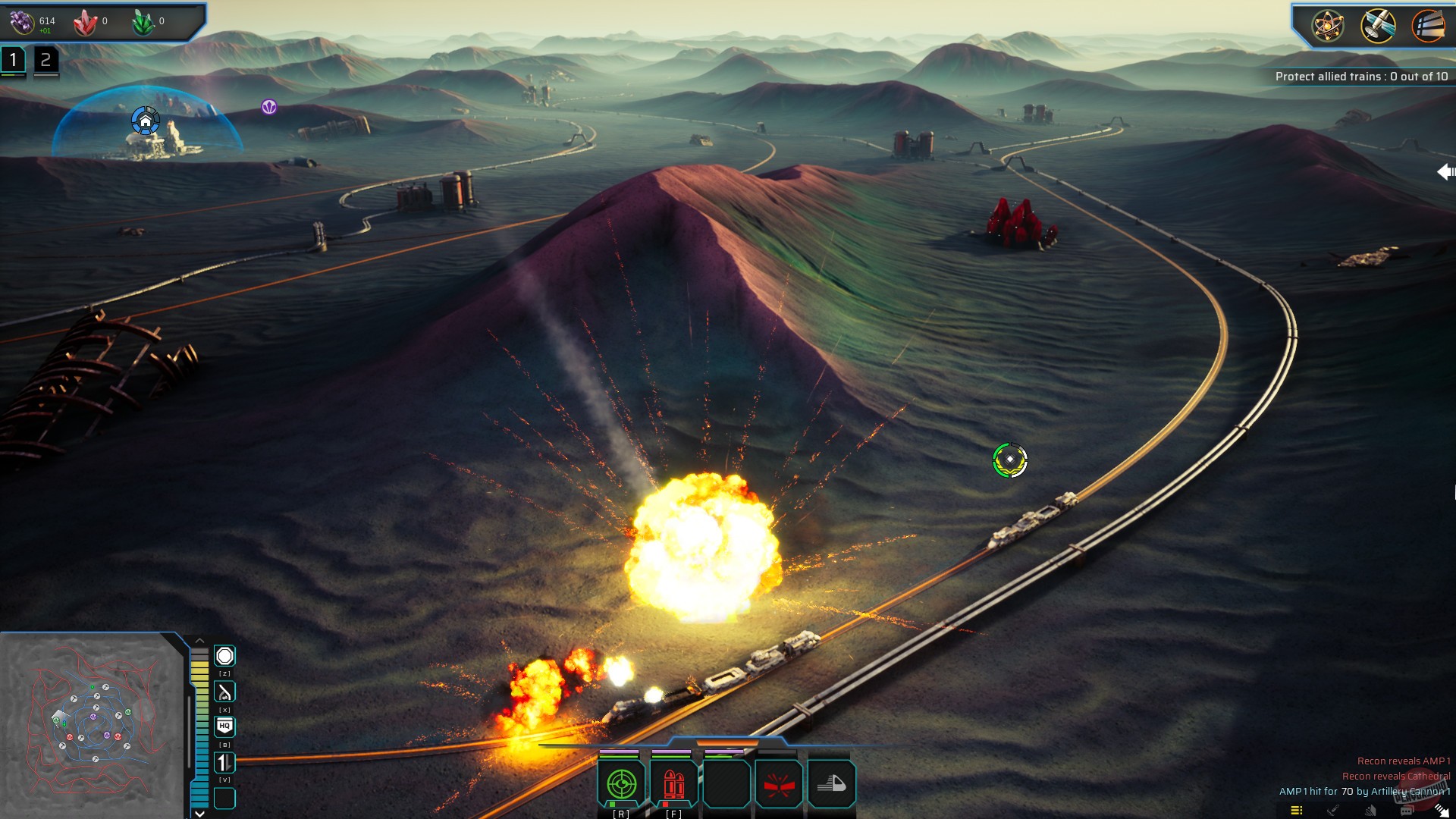This screenshot has height=819, width=1456.
Task: Switch to squad tab 1
Action: coord(12,58)
